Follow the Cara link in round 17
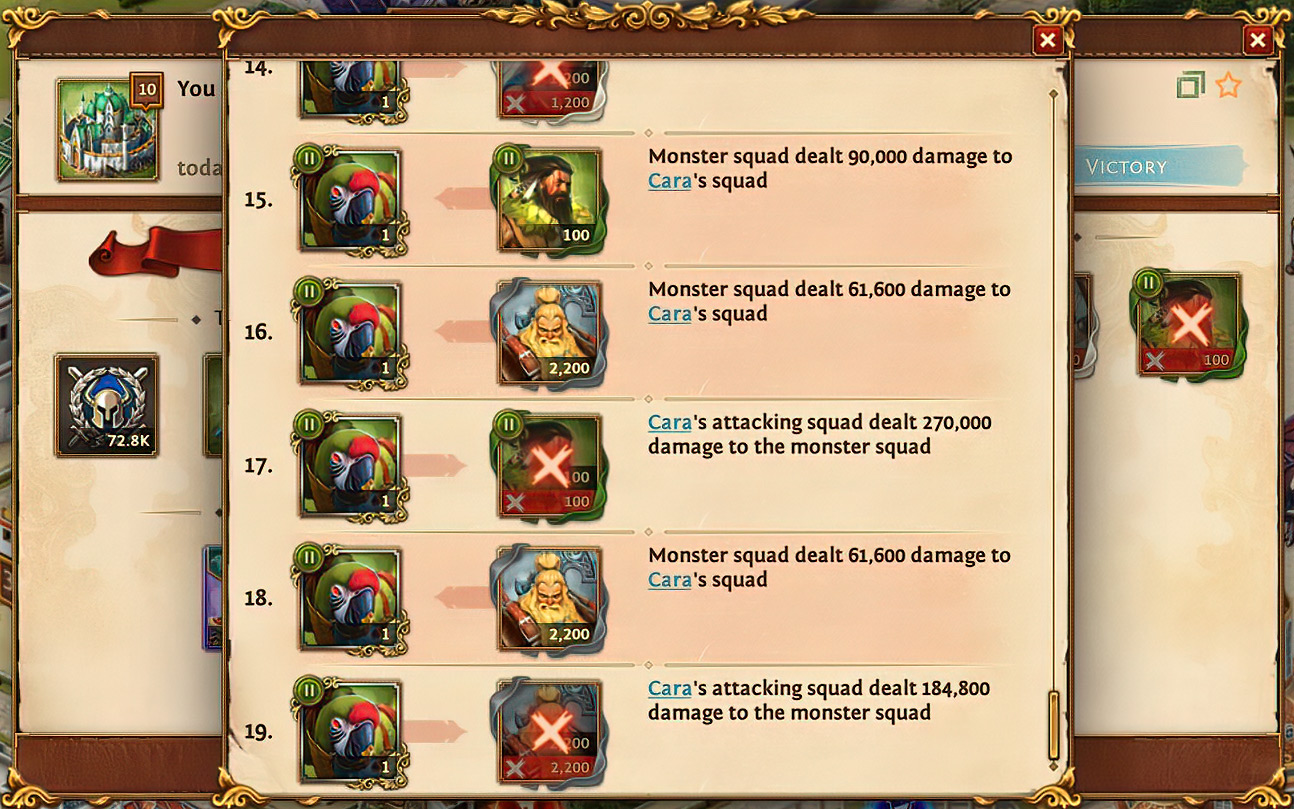This screenshot has height=809, width=1294. coord(669,422)
